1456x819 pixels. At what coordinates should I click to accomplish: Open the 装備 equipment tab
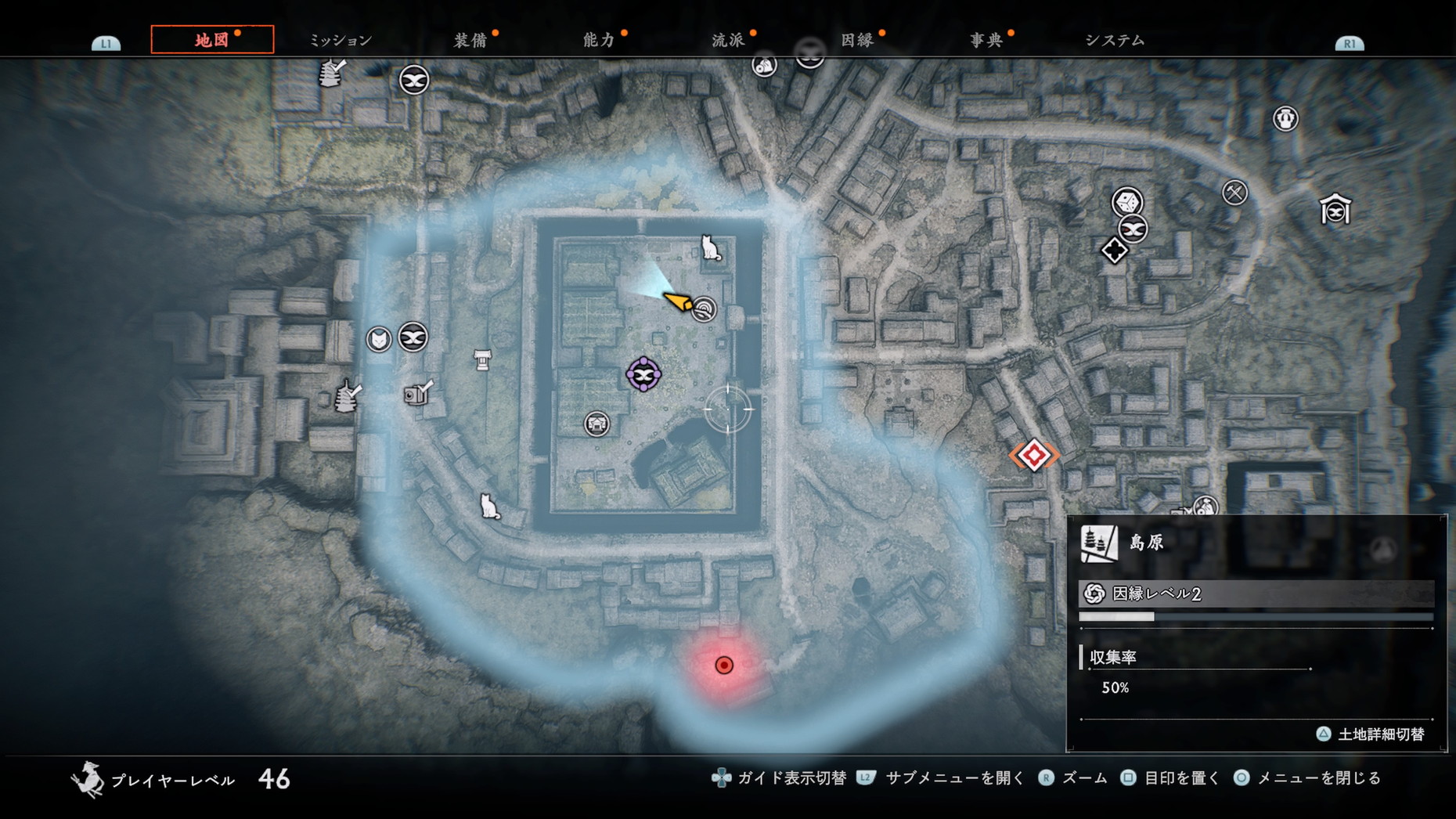tap(470, 40)
